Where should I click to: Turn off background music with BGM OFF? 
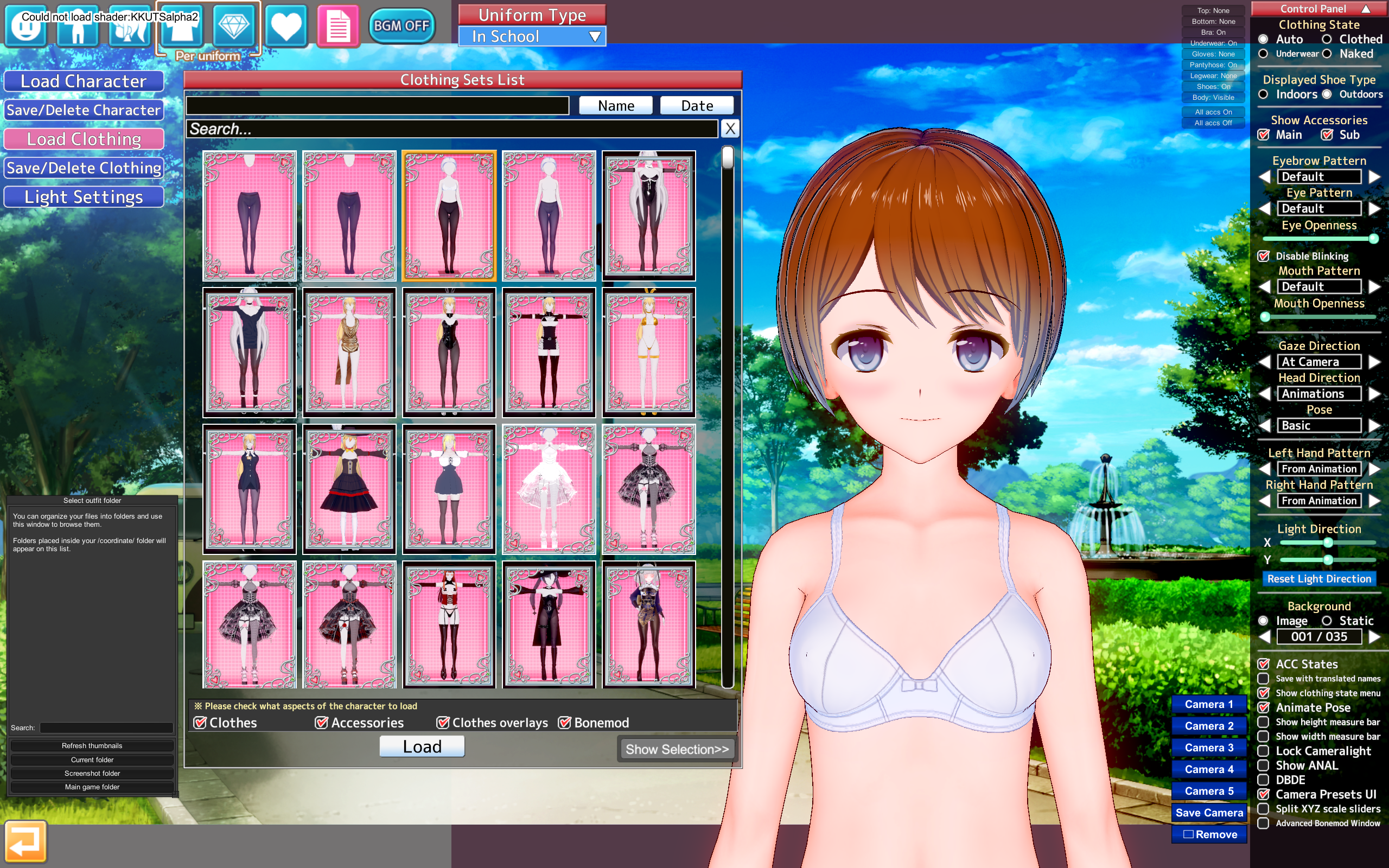[x=401, y=26]
